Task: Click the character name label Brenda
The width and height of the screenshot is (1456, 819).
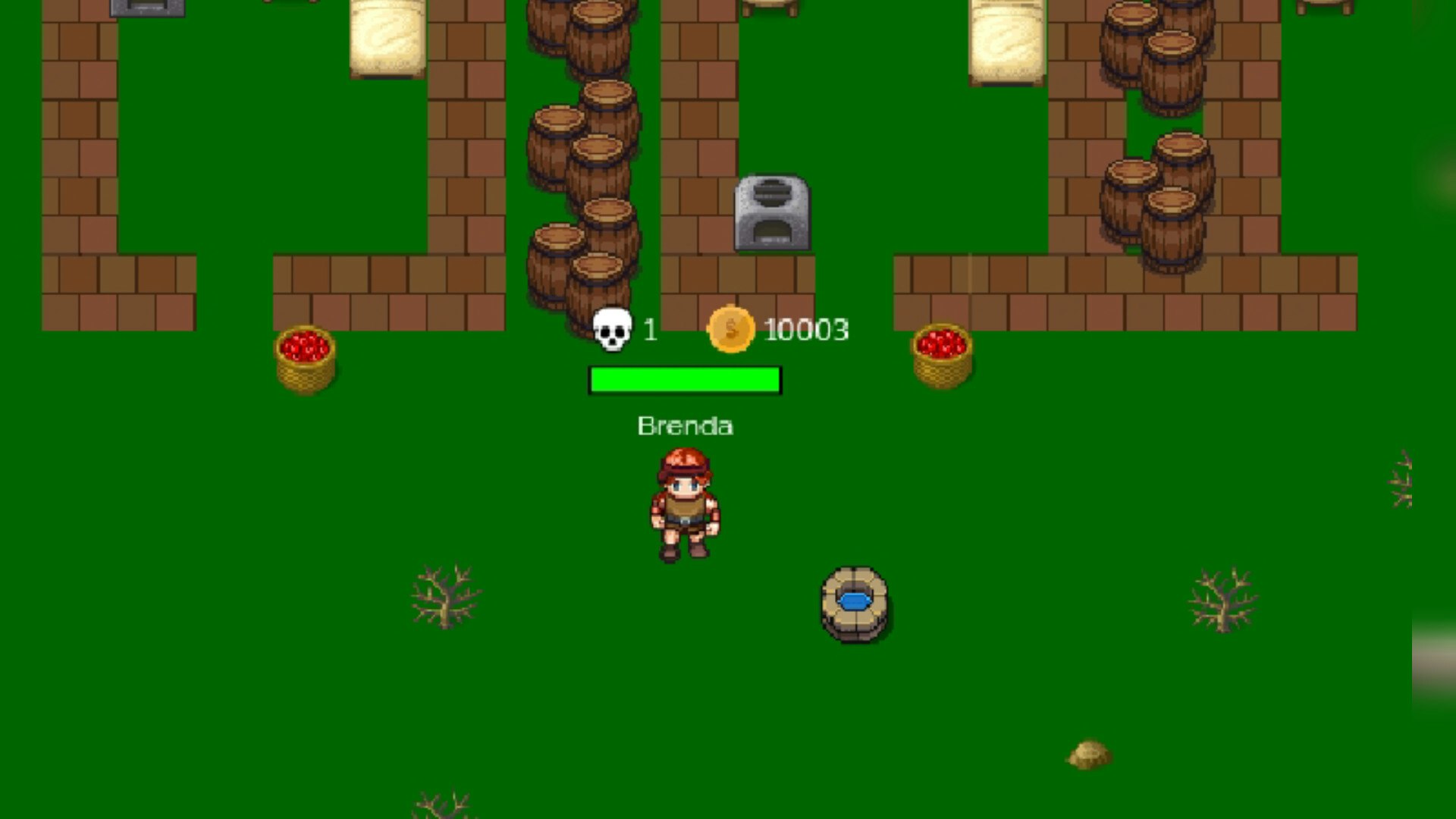Action: coord(685,425)
